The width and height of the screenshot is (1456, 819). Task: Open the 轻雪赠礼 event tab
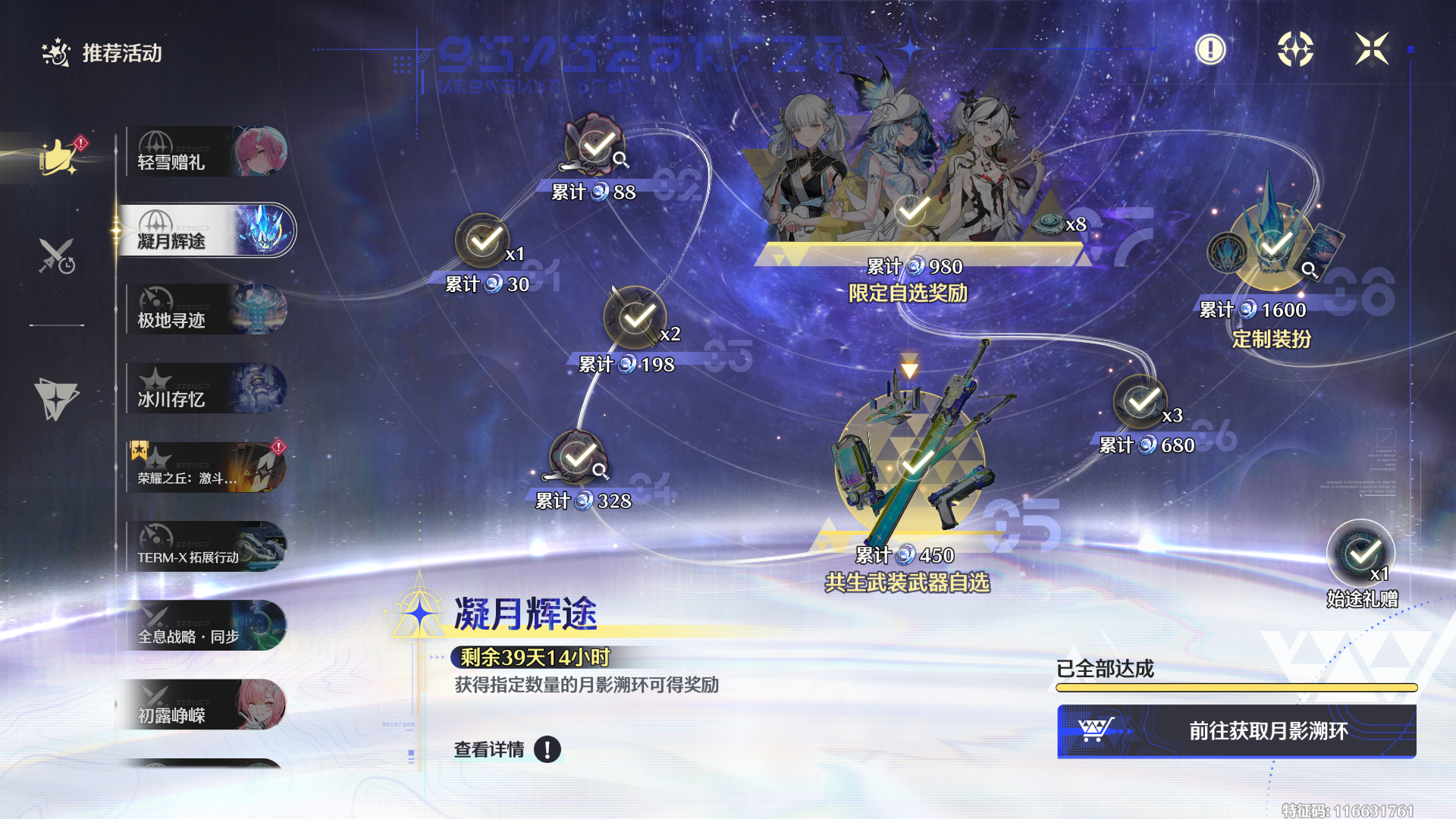click(x=206, y=152)
